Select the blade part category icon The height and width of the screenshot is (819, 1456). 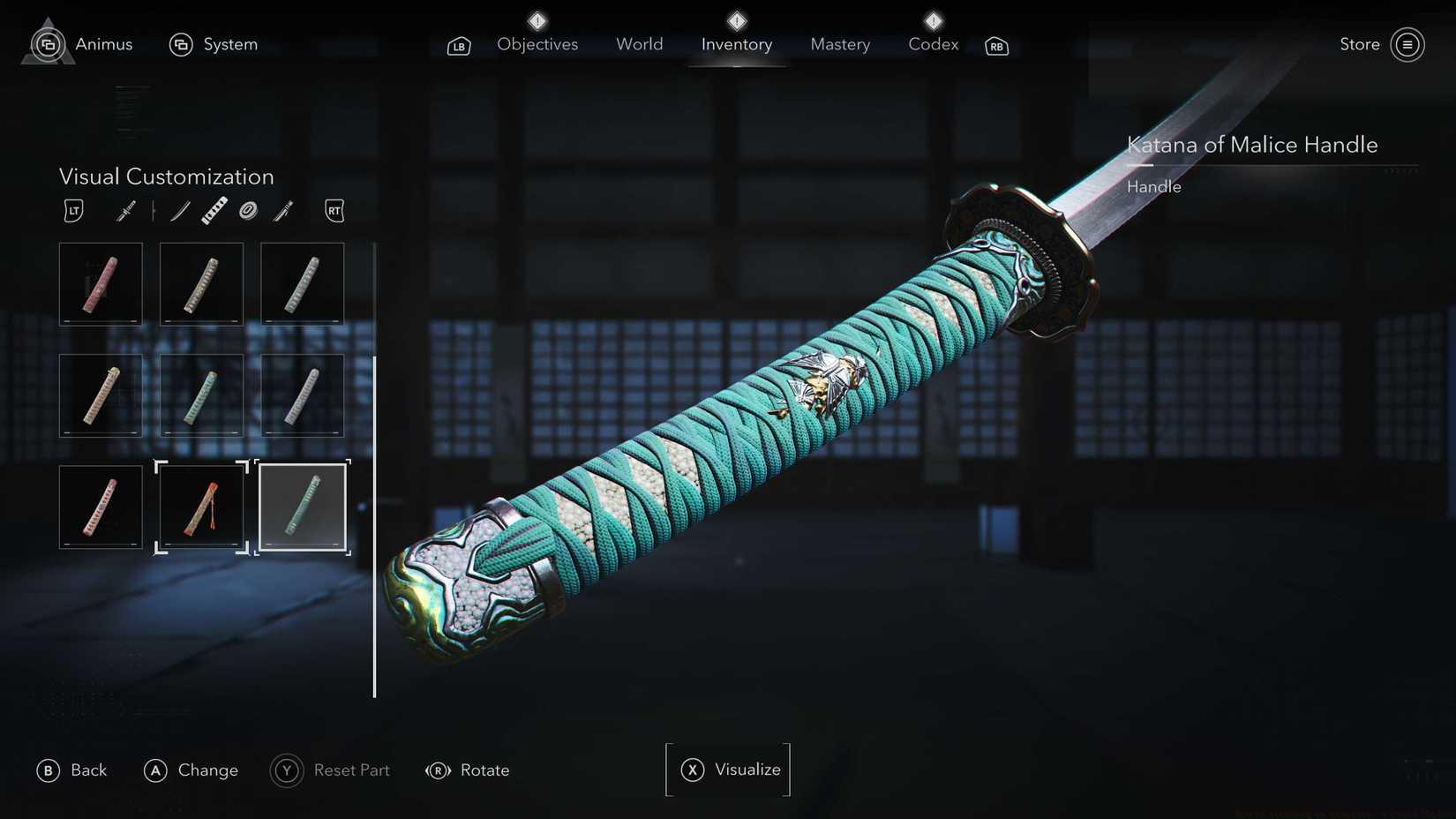point(180,211)
